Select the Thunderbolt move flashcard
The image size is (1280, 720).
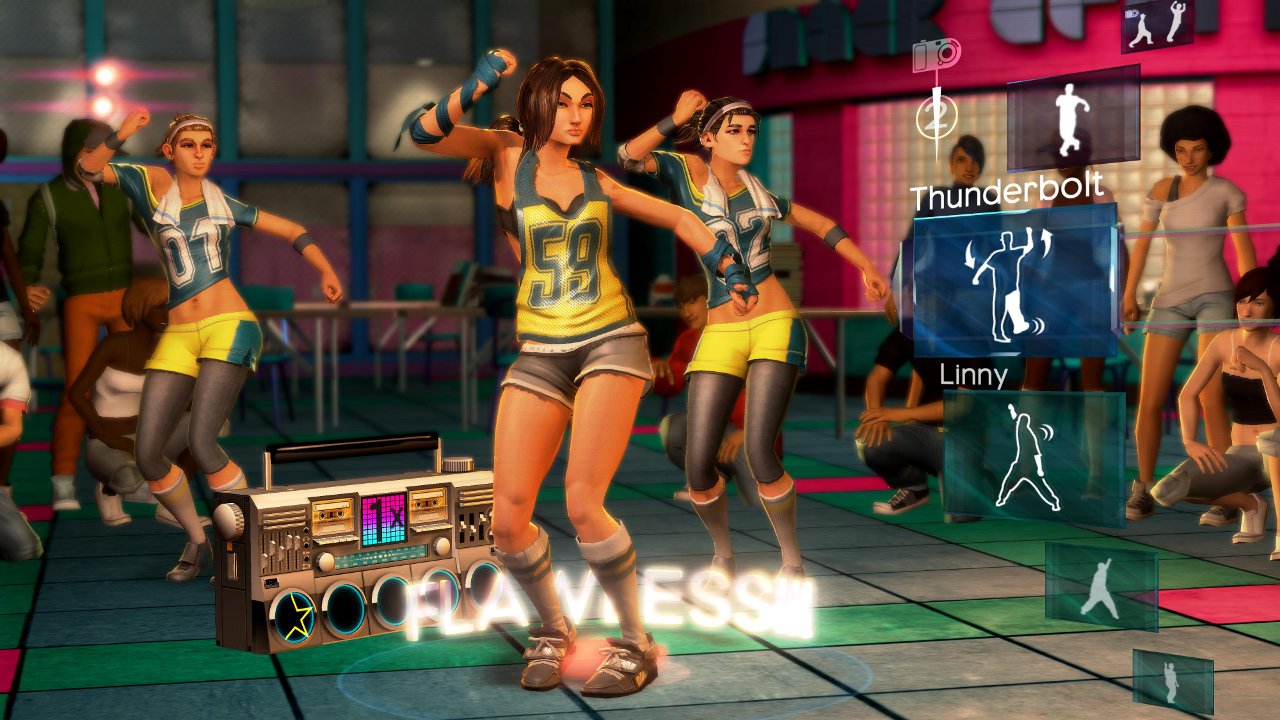[1014, 283]
